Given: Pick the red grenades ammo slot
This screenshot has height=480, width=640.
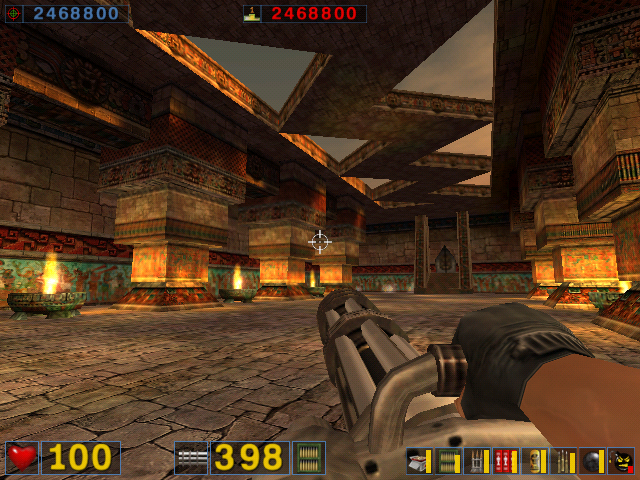Looking at the screenshot, I should tap(506, 461).
